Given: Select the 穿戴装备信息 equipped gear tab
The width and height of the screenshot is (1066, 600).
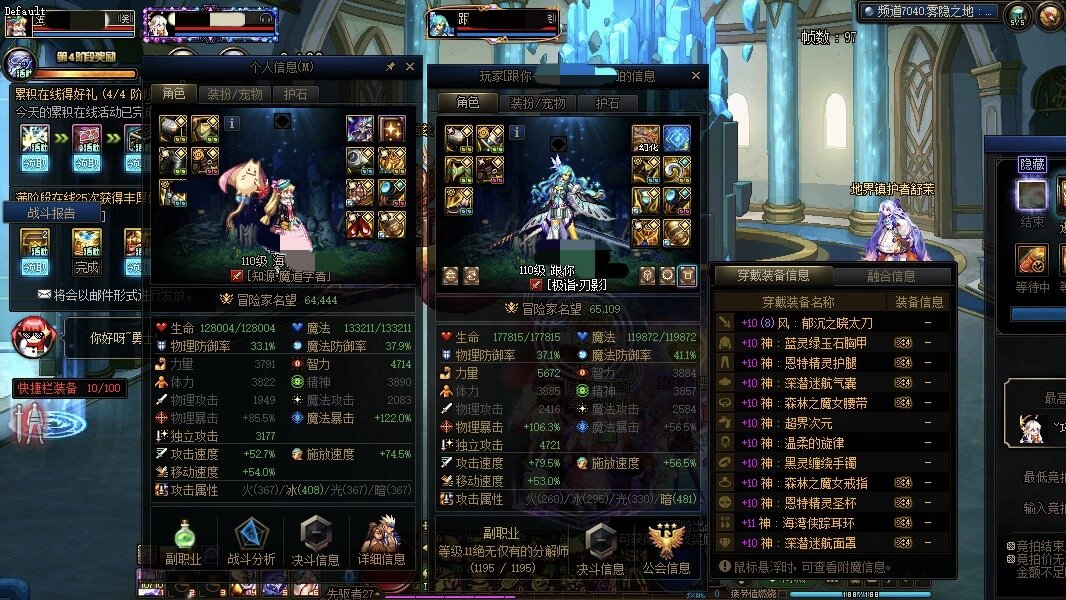Looking at the screenshot, I should coord(773,275).
